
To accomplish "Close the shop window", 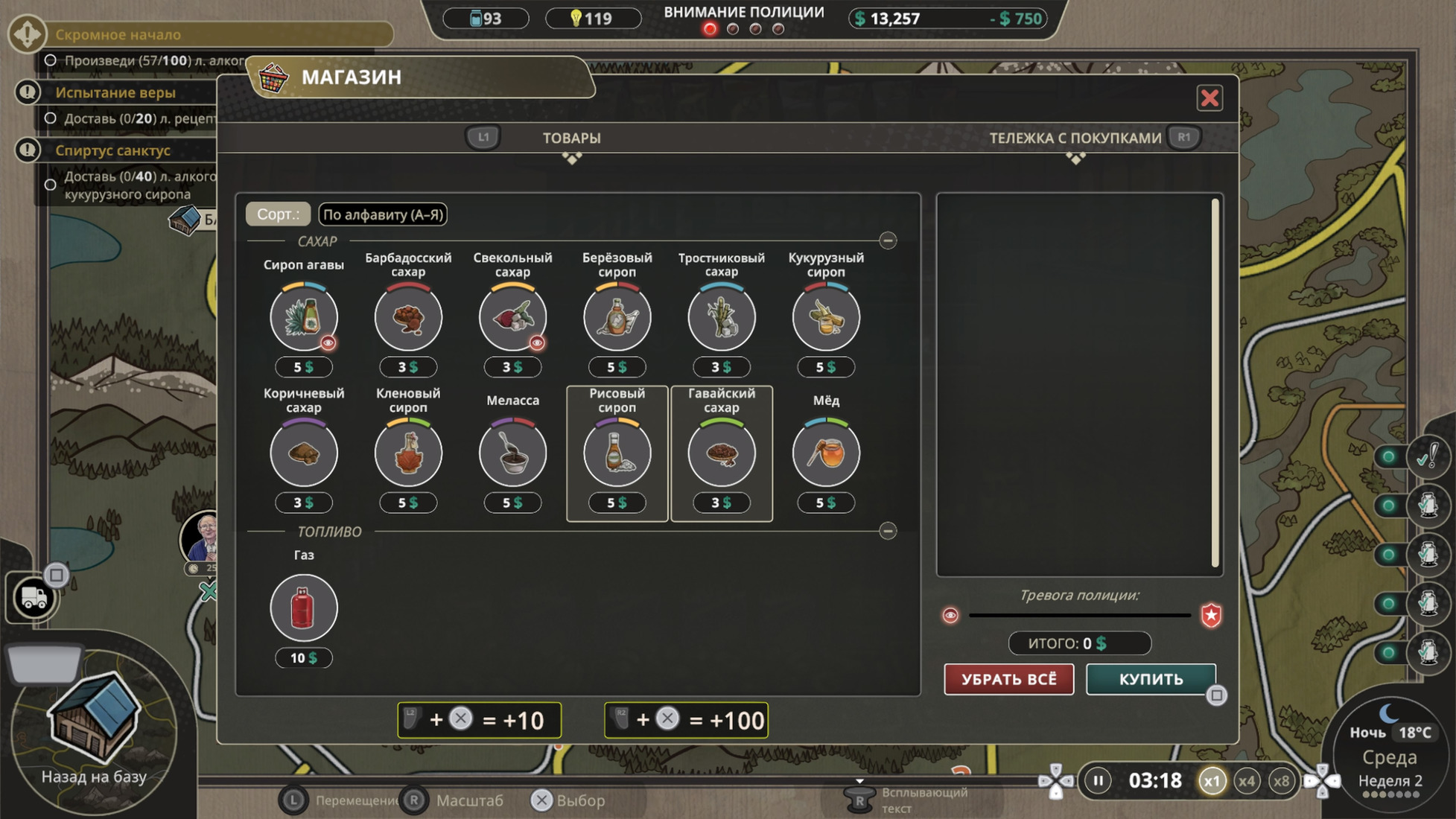I will click(1209, 98).
